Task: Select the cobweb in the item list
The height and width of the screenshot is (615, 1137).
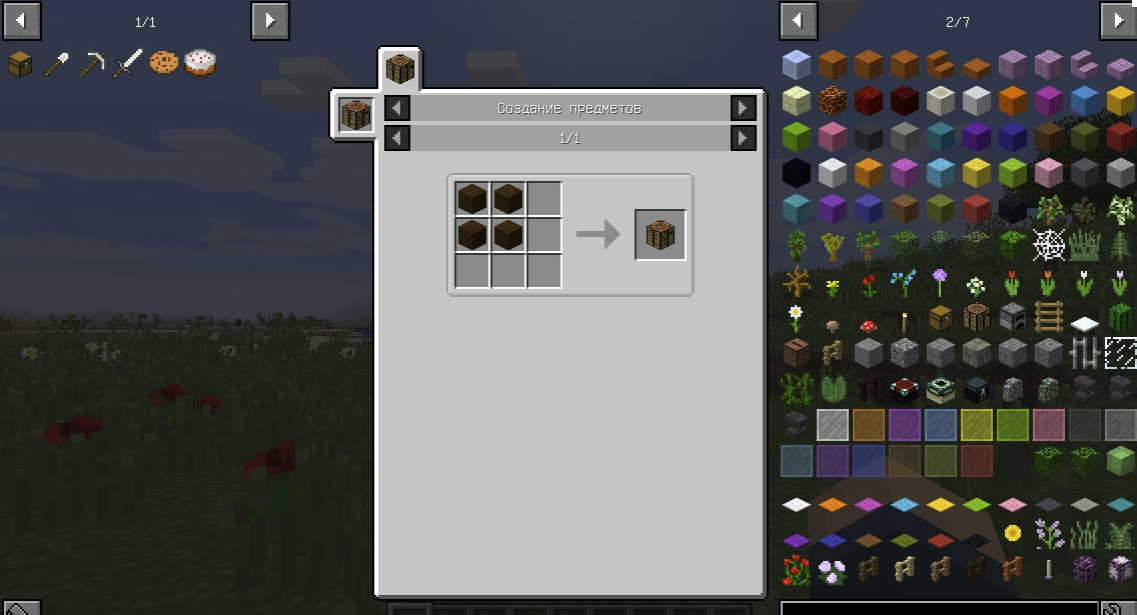Action: pos(1048,244)
